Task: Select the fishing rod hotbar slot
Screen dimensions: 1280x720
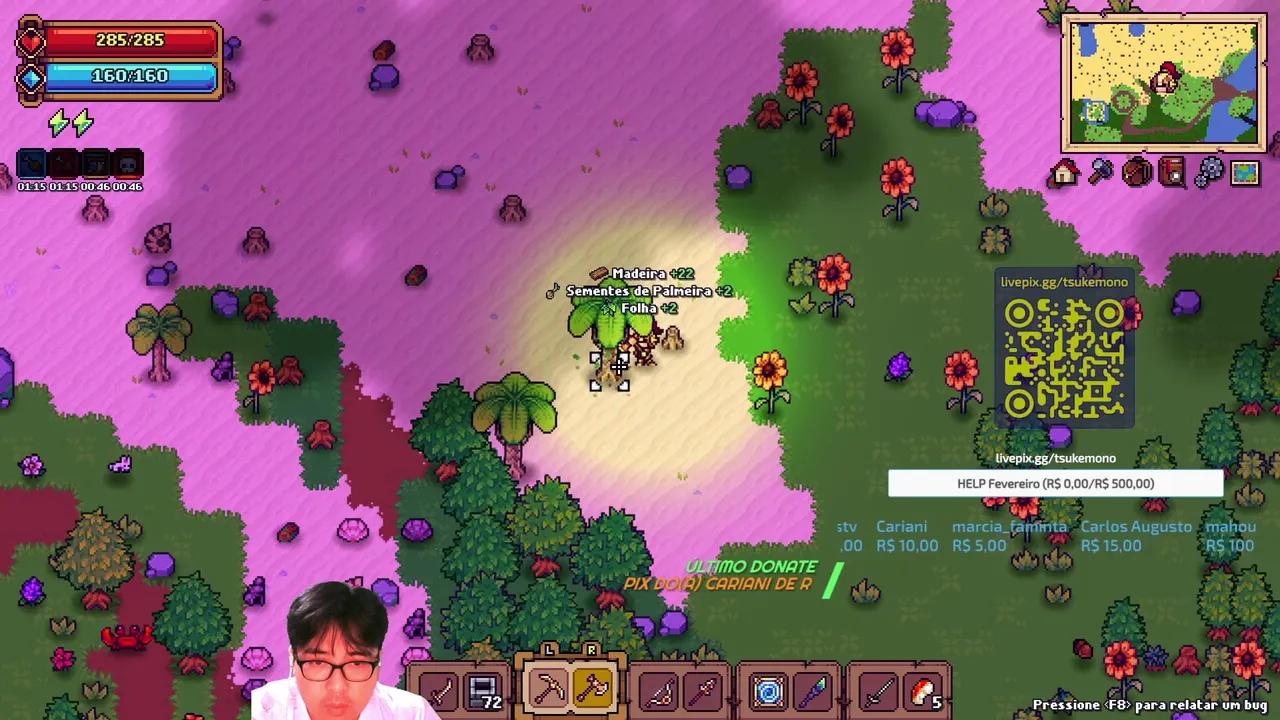Action: [659, 688]
